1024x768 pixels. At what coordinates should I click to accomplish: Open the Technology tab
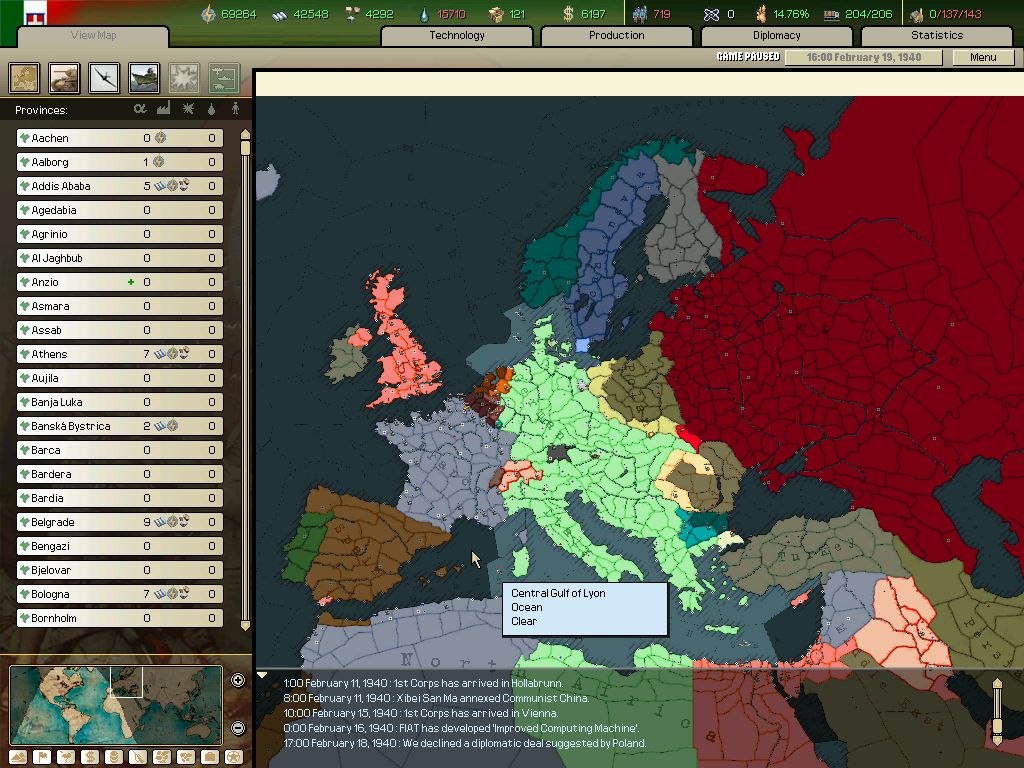click(x=457, y=35)
